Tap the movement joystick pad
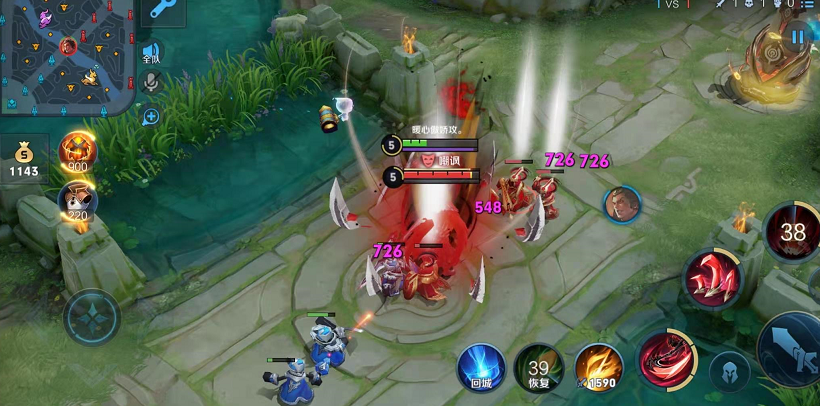 (x=92, y=318)
